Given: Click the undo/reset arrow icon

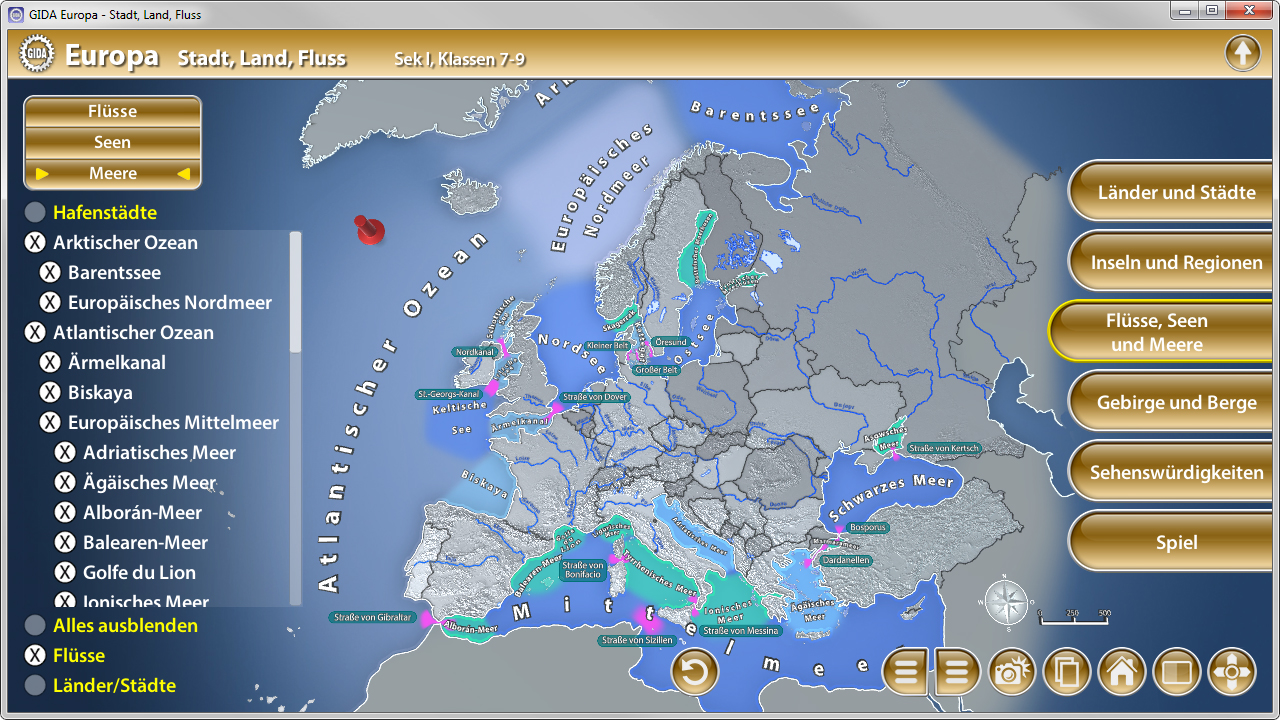Looking at the screenshot, I should point(694,671).
